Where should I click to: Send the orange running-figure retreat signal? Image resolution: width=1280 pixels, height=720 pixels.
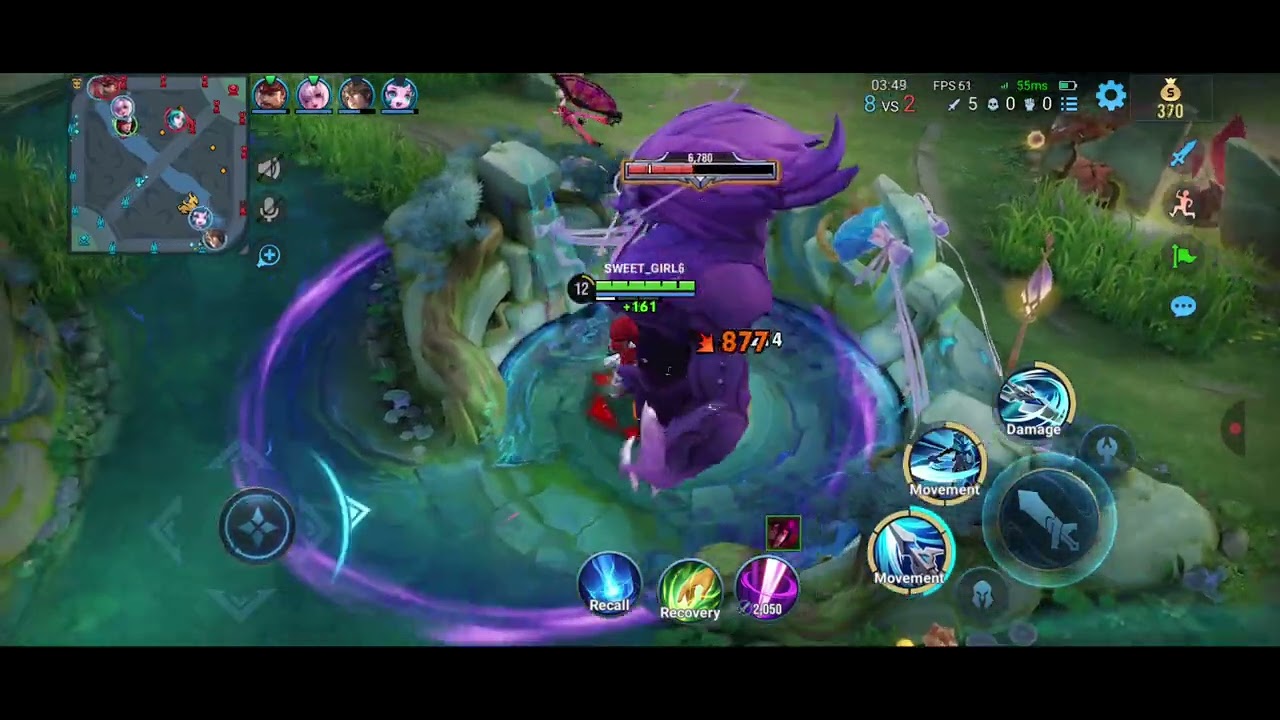point(1184,205)
